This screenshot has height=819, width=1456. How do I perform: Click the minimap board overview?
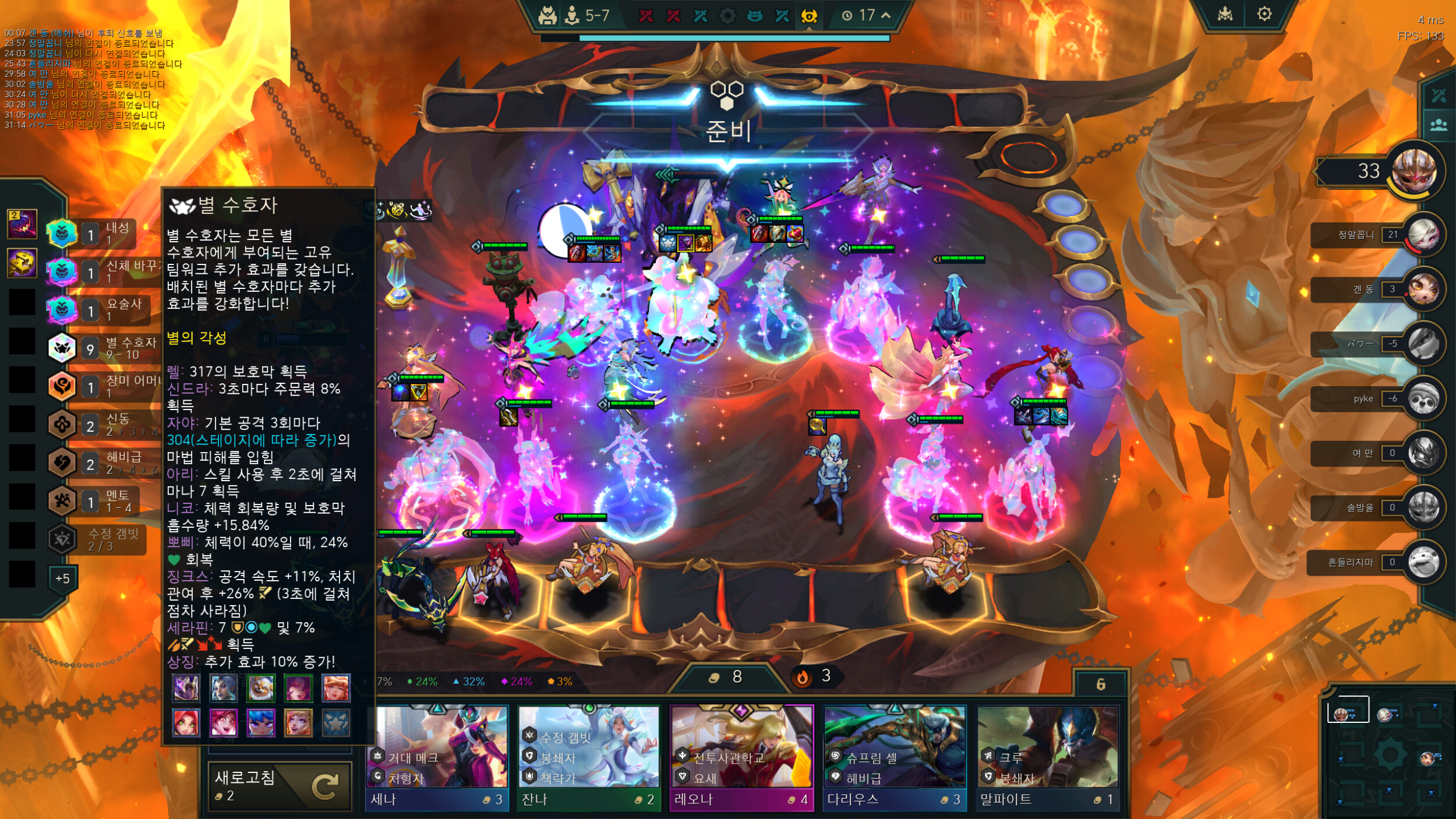[x=1389, y=754]
